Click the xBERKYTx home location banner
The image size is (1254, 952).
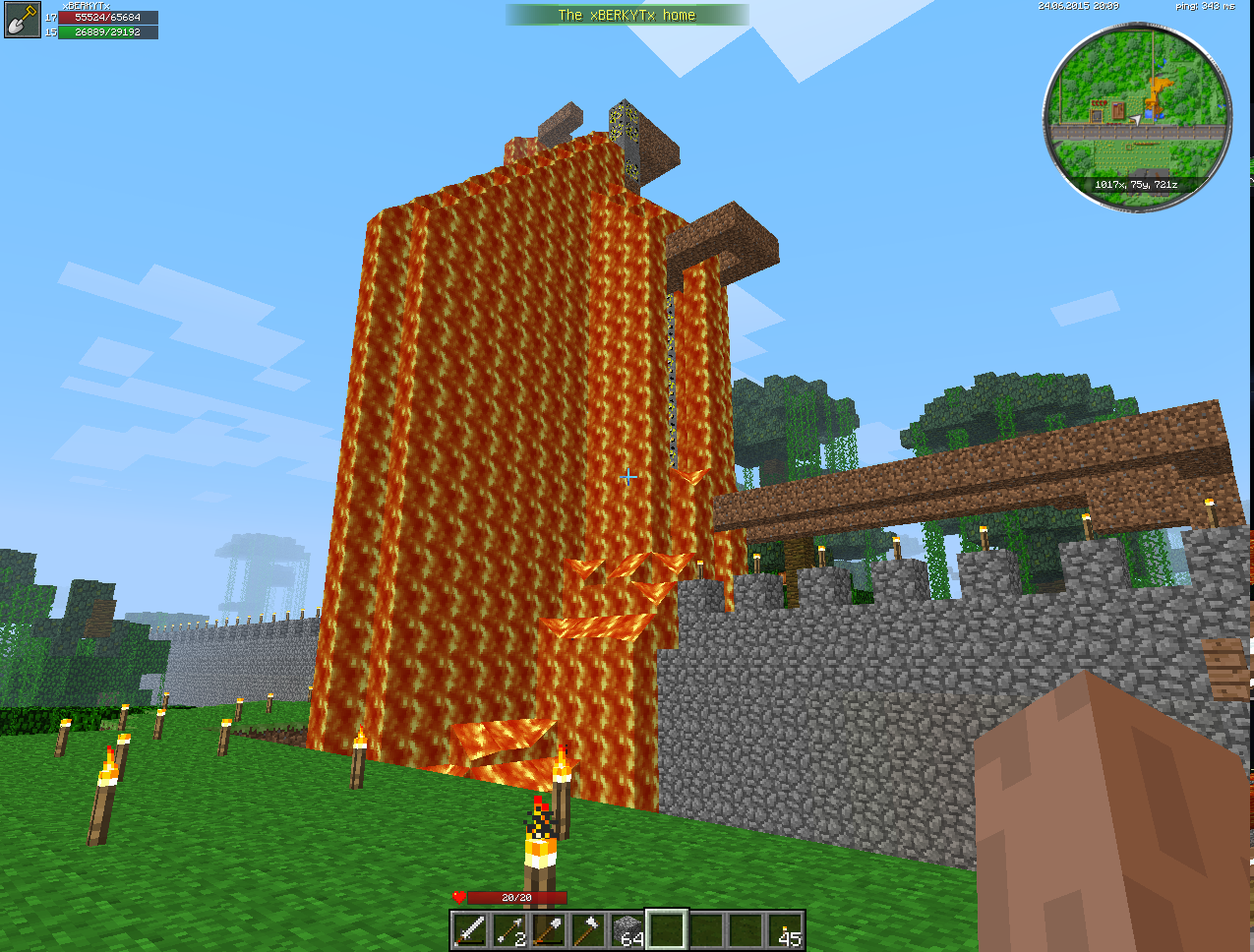[627, 15]
